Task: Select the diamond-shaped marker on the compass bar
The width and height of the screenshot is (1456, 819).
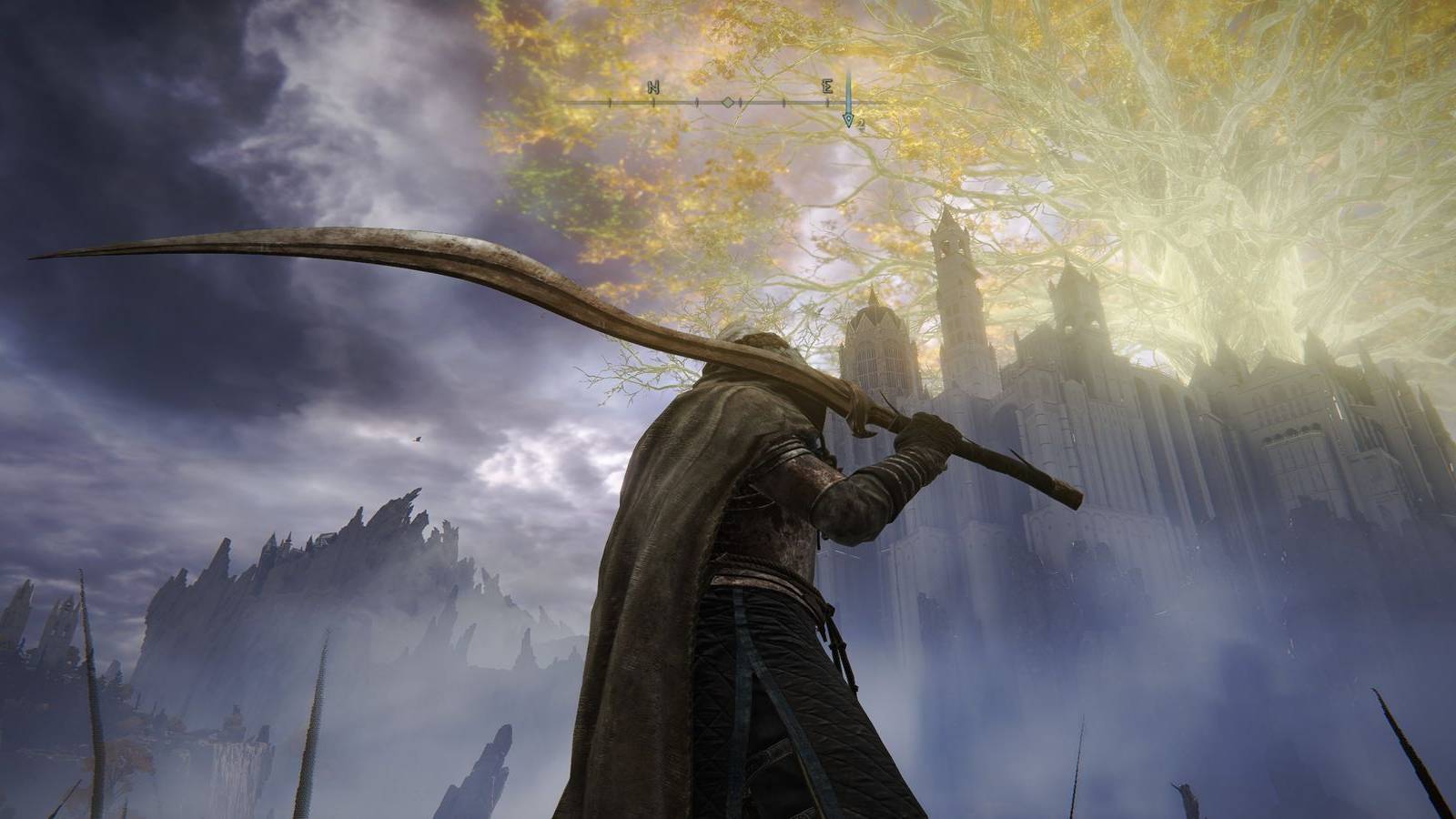Action: click(x=728, y=102)
